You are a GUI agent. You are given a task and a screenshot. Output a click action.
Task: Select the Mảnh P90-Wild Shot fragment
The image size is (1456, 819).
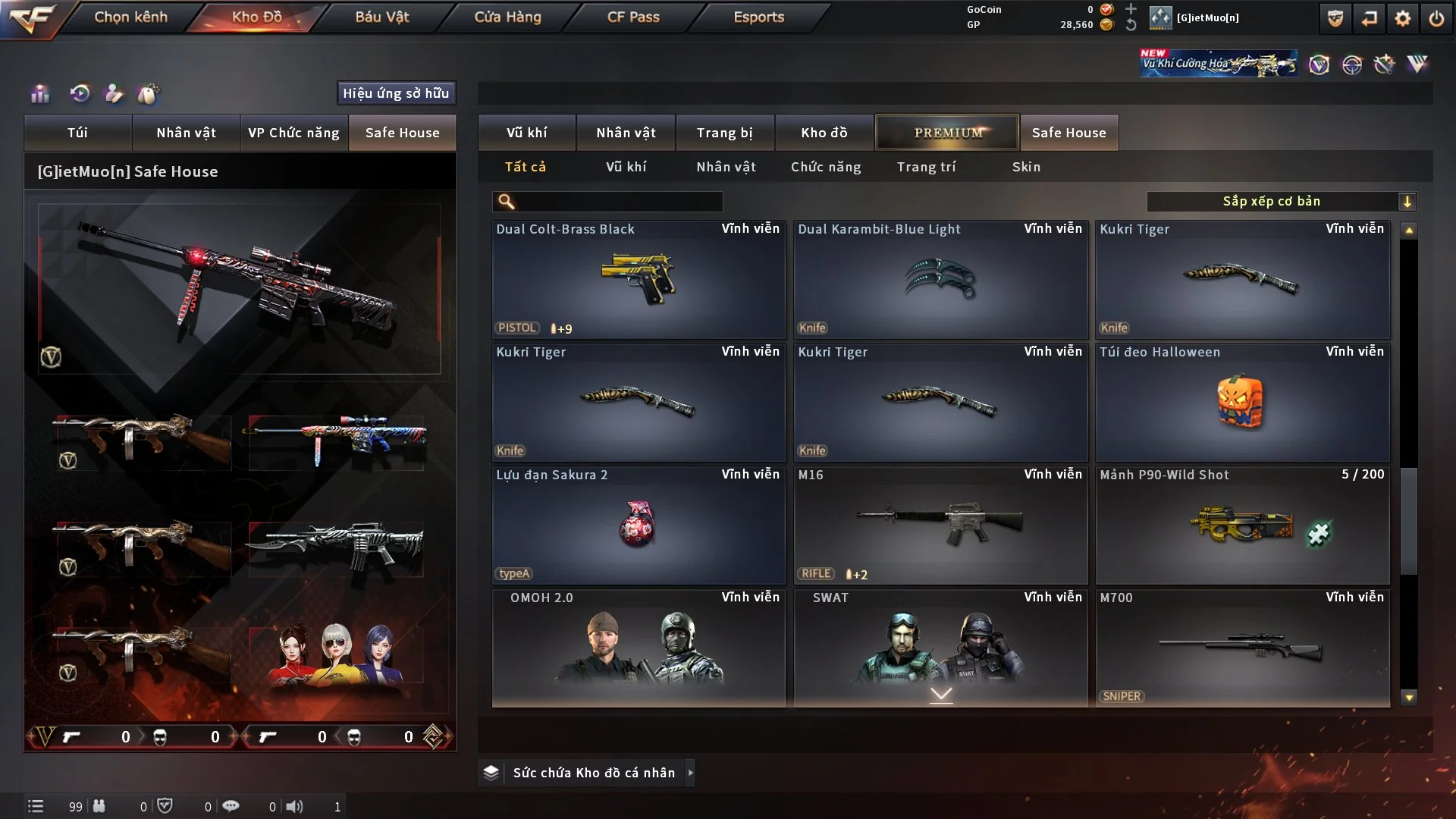[x=1241, y=526]
